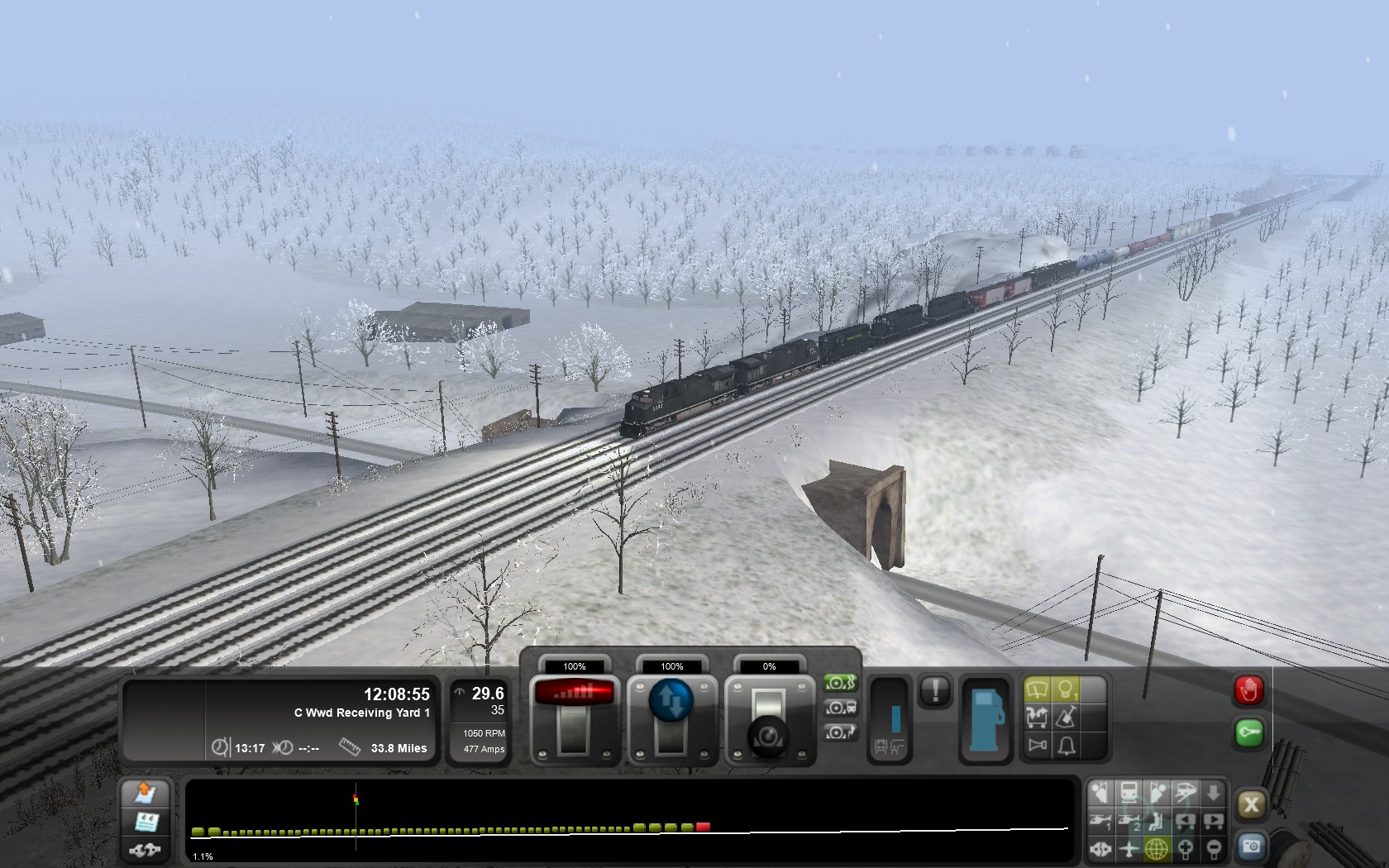Screen dimensions: 1389x868
Task: Ring the bell icon
Action: [1067, 746]
